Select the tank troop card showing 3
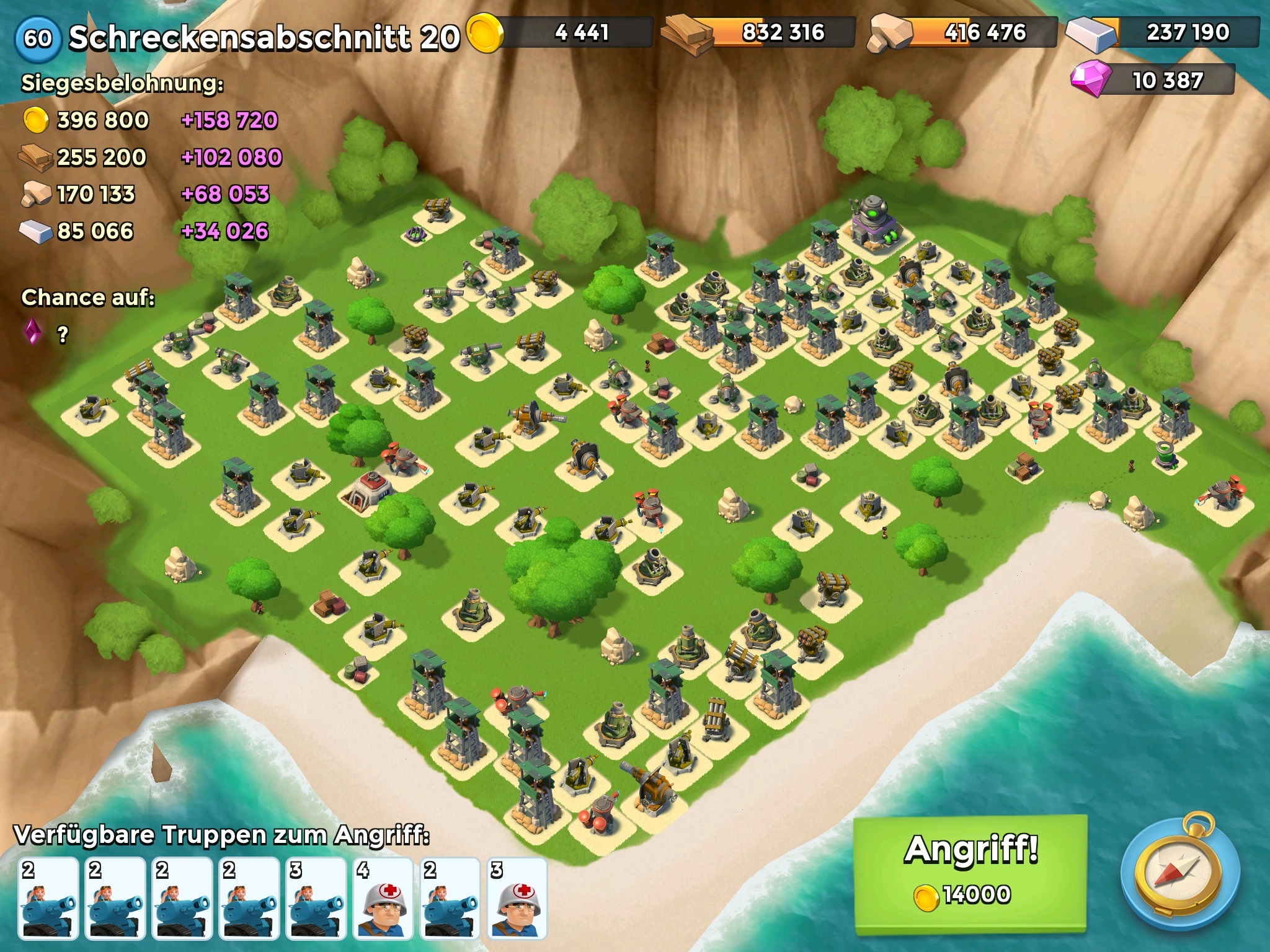This screenshot has width=1270, height=952. click(316, 897)
